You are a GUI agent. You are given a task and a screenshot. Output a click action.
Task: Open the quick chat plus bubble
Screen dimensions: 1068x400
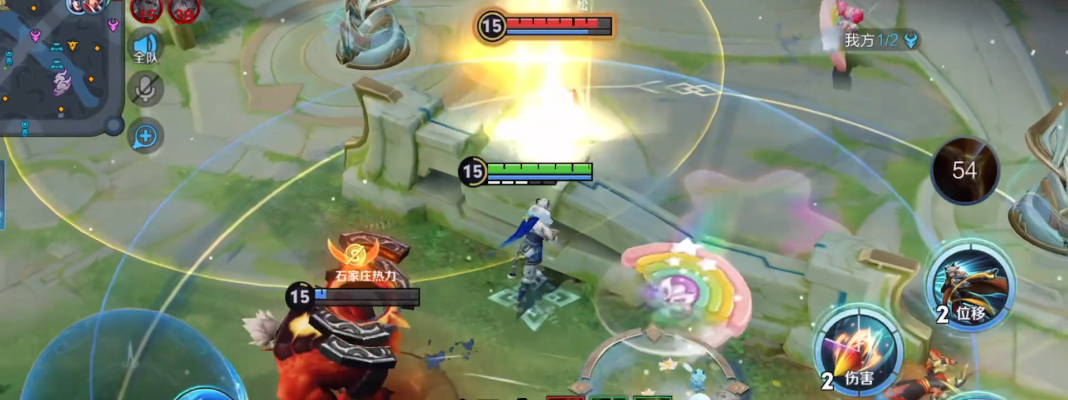146,135
